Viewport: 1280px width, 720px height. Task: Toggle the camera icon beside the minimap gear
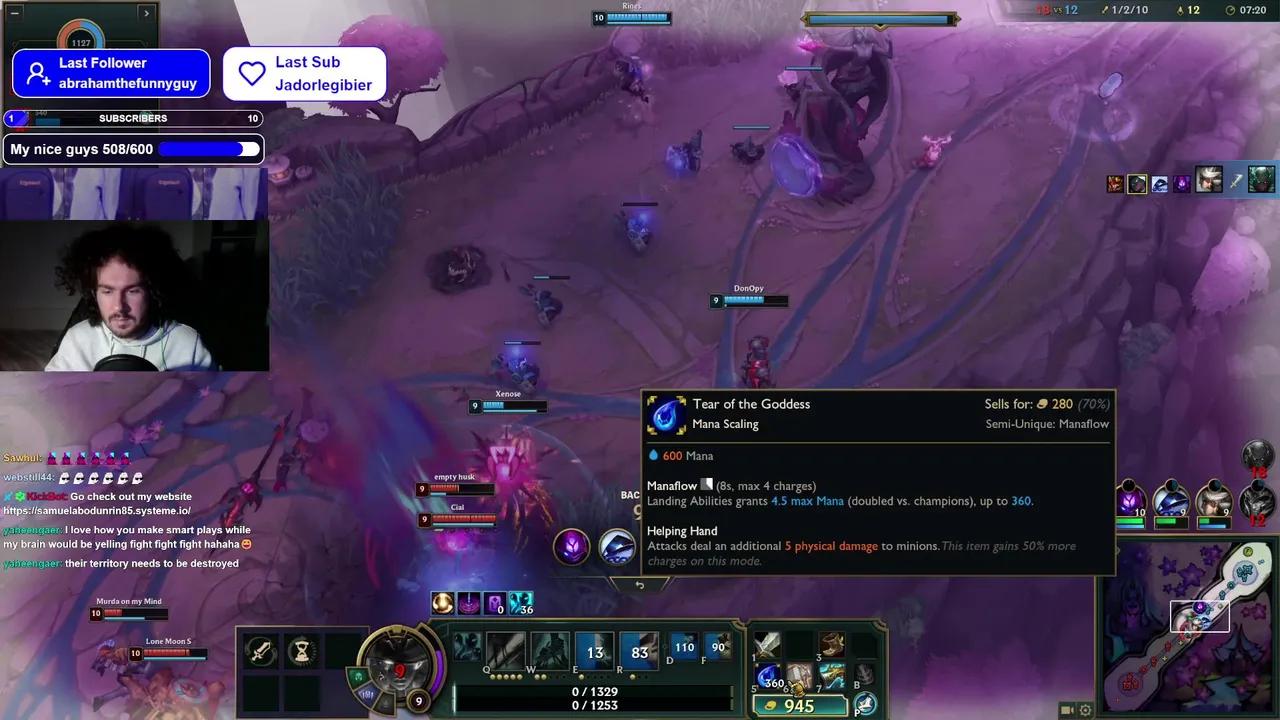click(x=1065, y=709)
